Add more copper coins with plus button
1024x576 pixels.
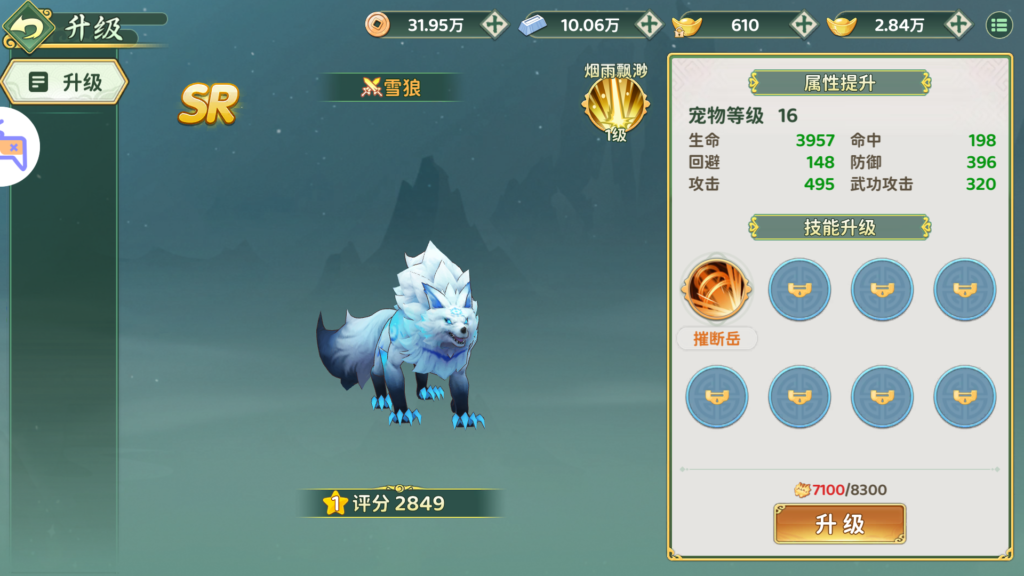coord(494,25)
